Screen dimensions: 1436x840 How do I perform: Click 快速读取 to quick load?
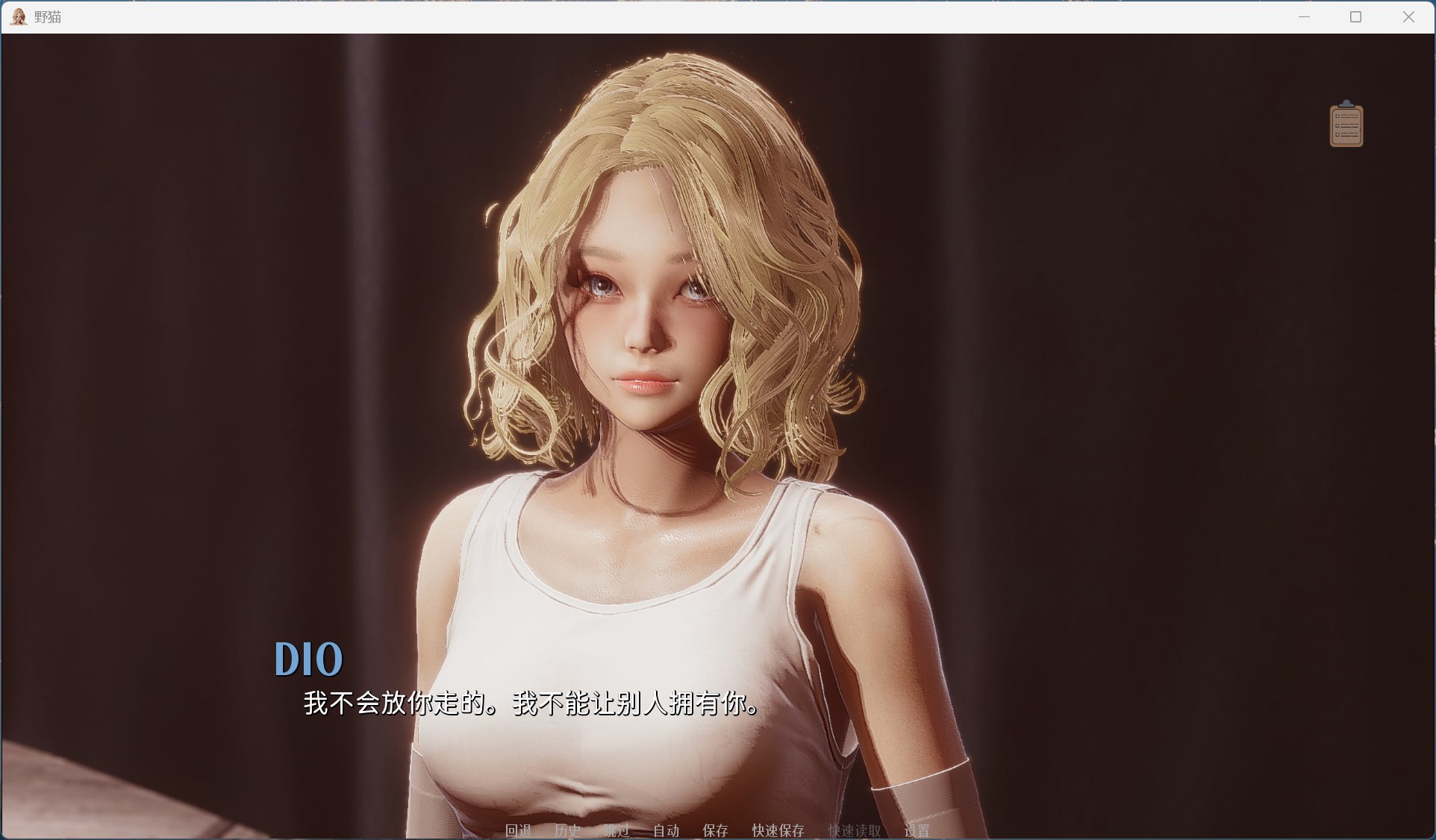[854, 830]
